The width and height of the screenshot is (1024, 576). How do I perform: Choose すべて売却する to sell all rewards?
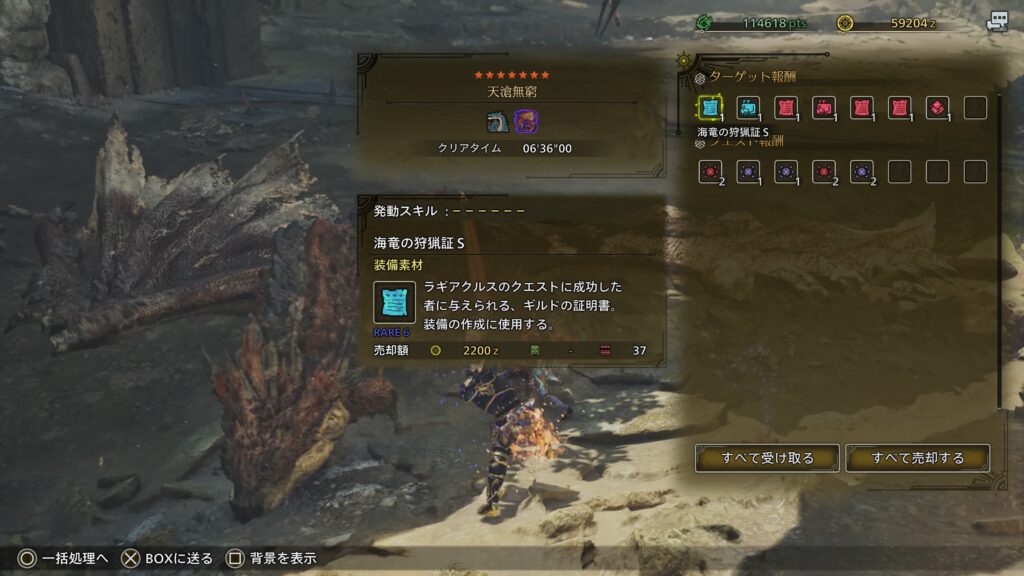(917, 458)
